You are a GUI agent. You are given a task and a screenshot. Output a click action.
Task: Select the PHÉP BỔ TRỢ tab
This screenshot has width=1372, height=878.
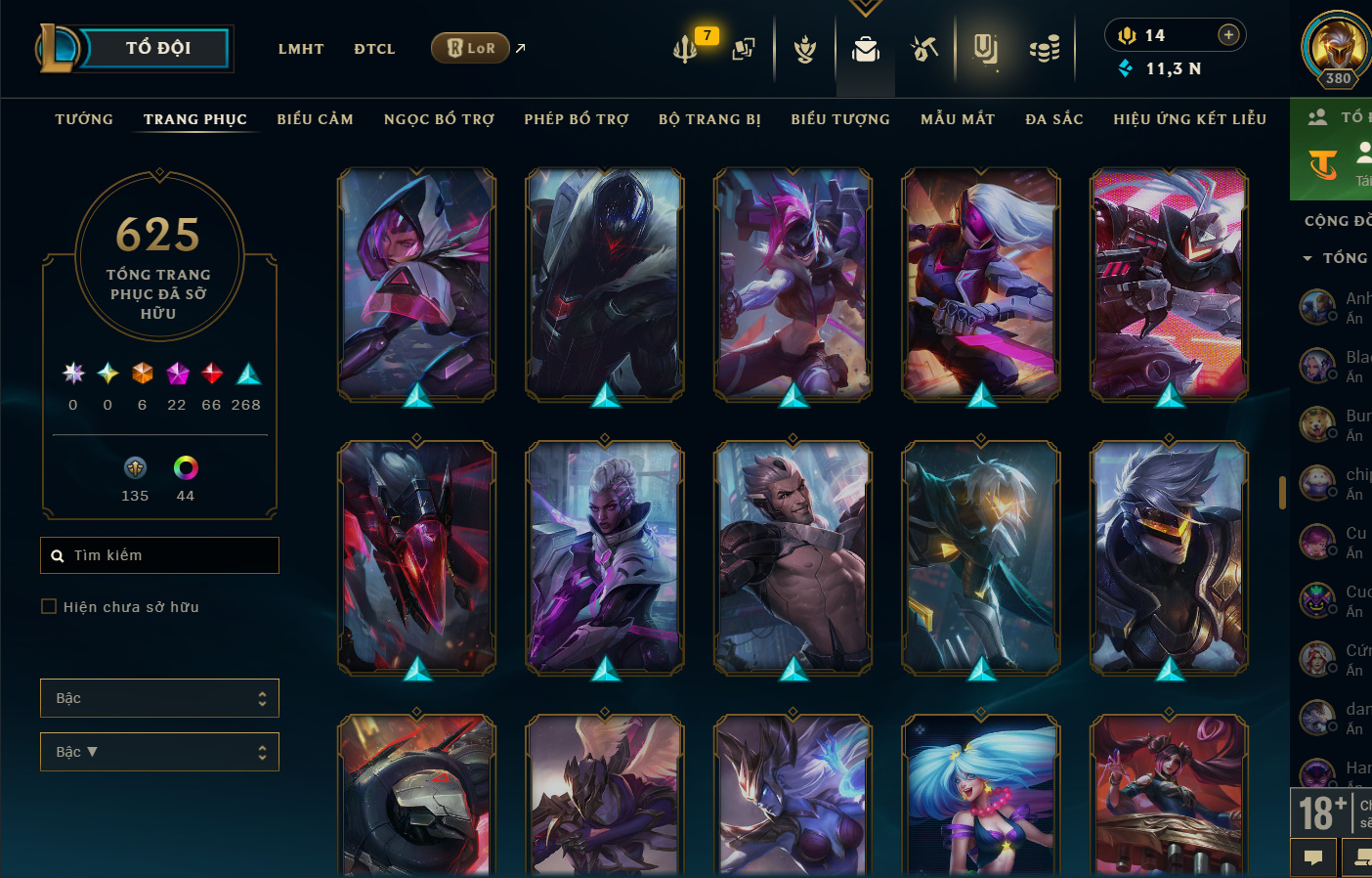pyautogui.click(x=577, y=119)
